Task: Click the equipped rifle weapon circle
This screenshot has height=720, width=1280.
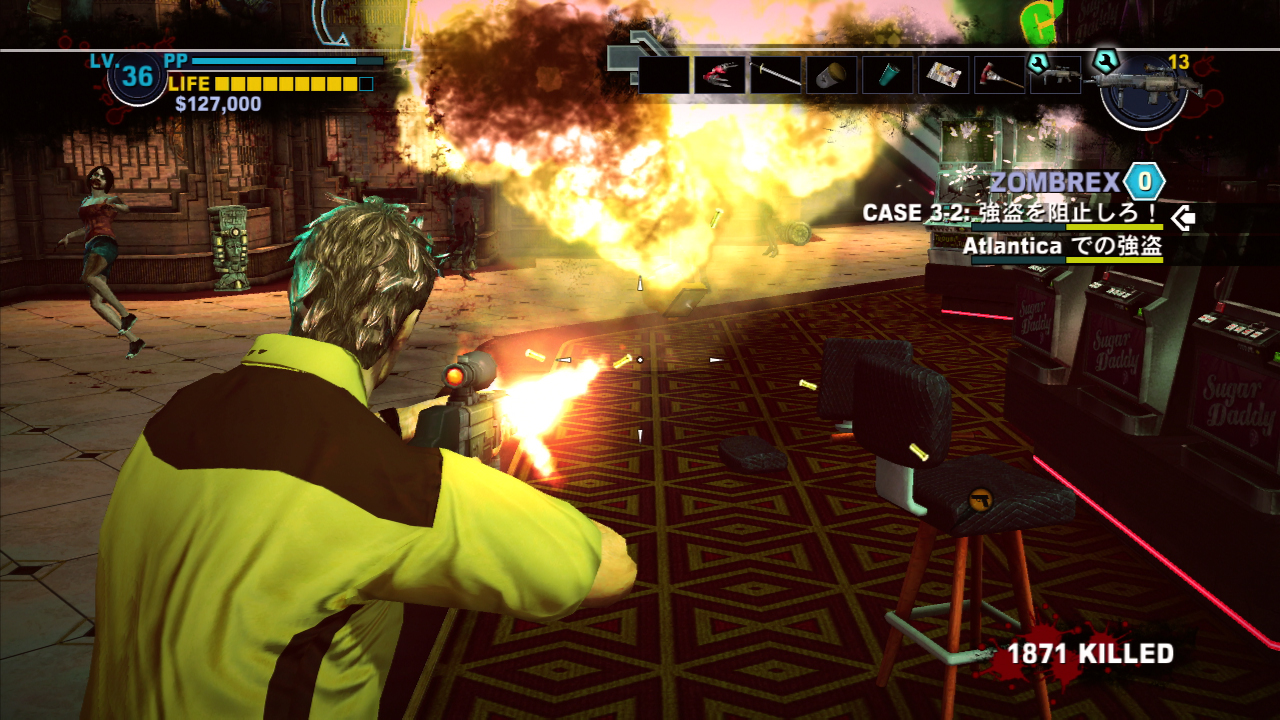Action: point(1143,88)
